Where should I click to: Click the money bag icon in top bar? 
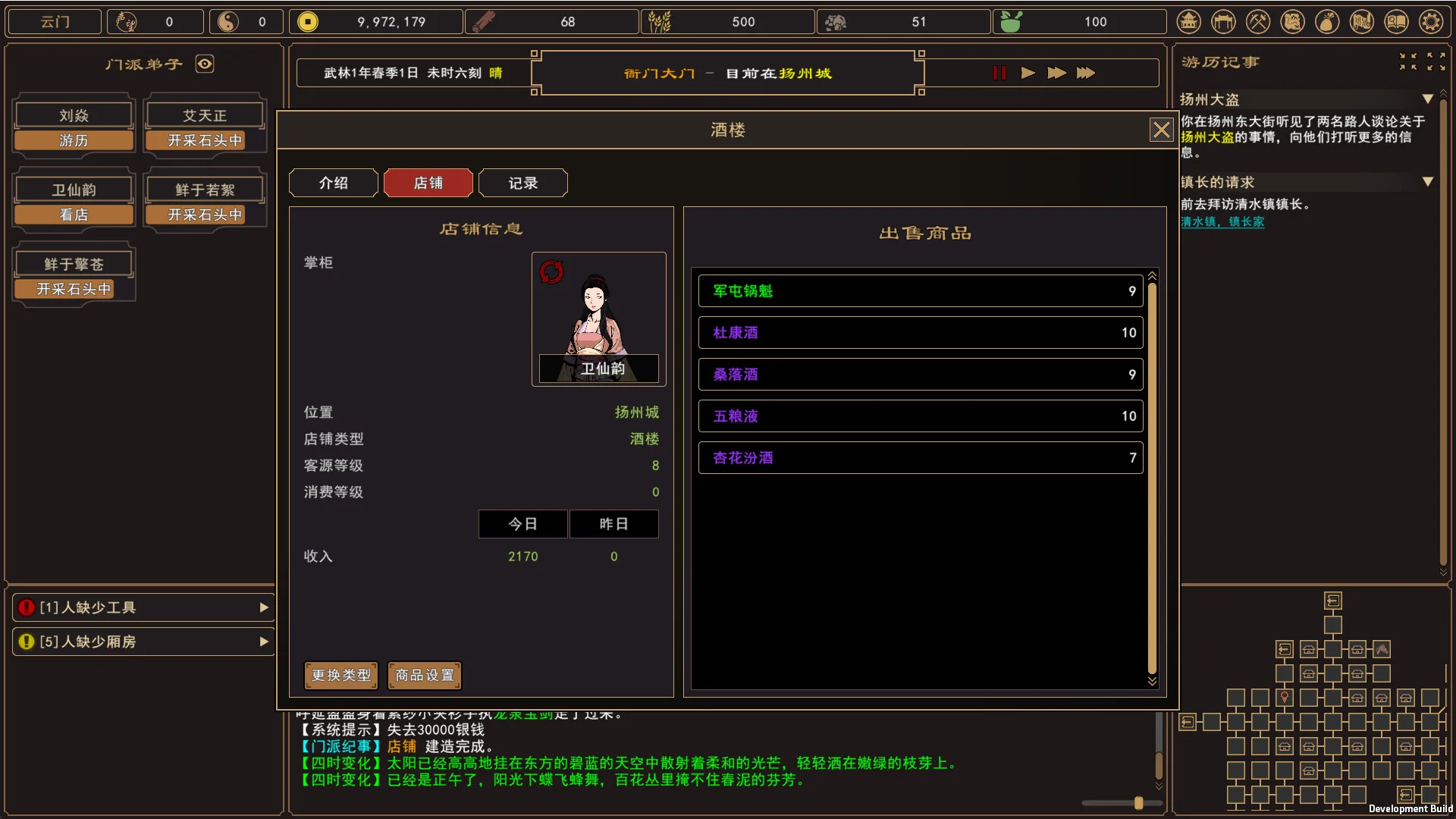click(1327, 21)
